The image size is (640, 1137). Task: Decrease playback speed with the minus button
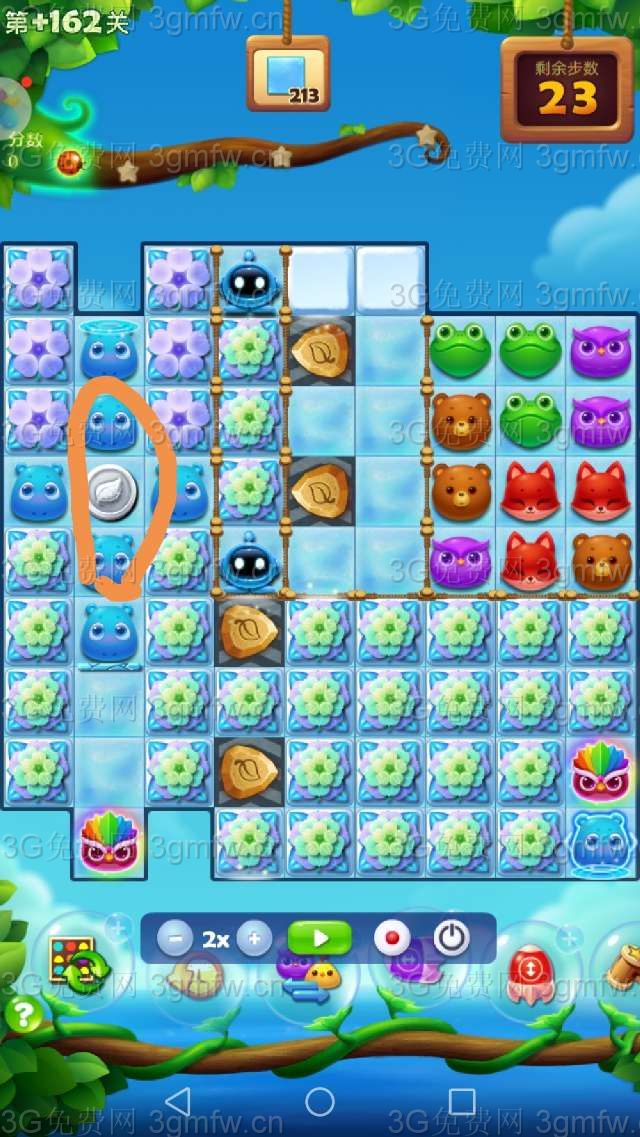pos(175,939)
